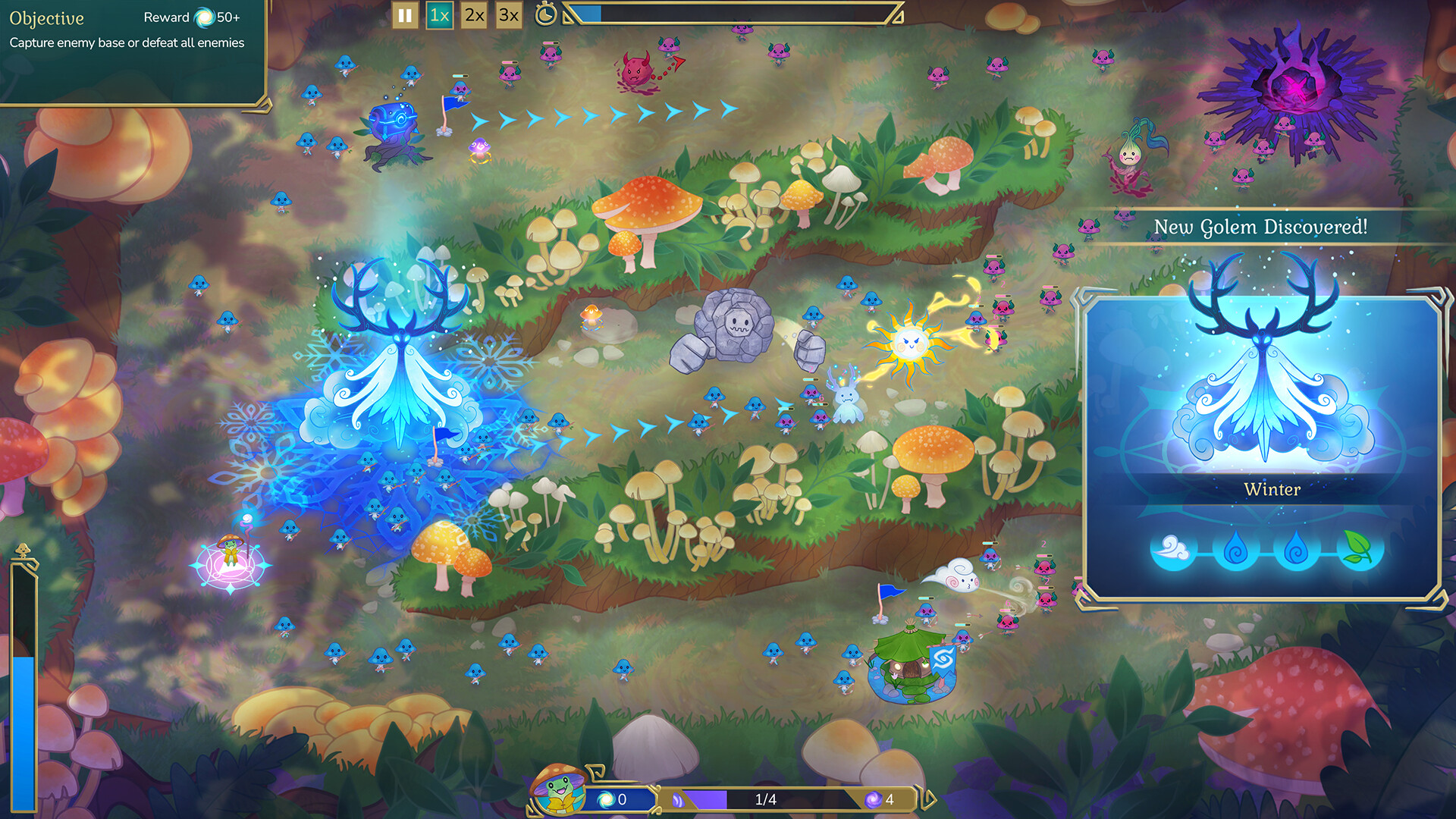Click the New Golem Discovered banner

coord(1261,225)
